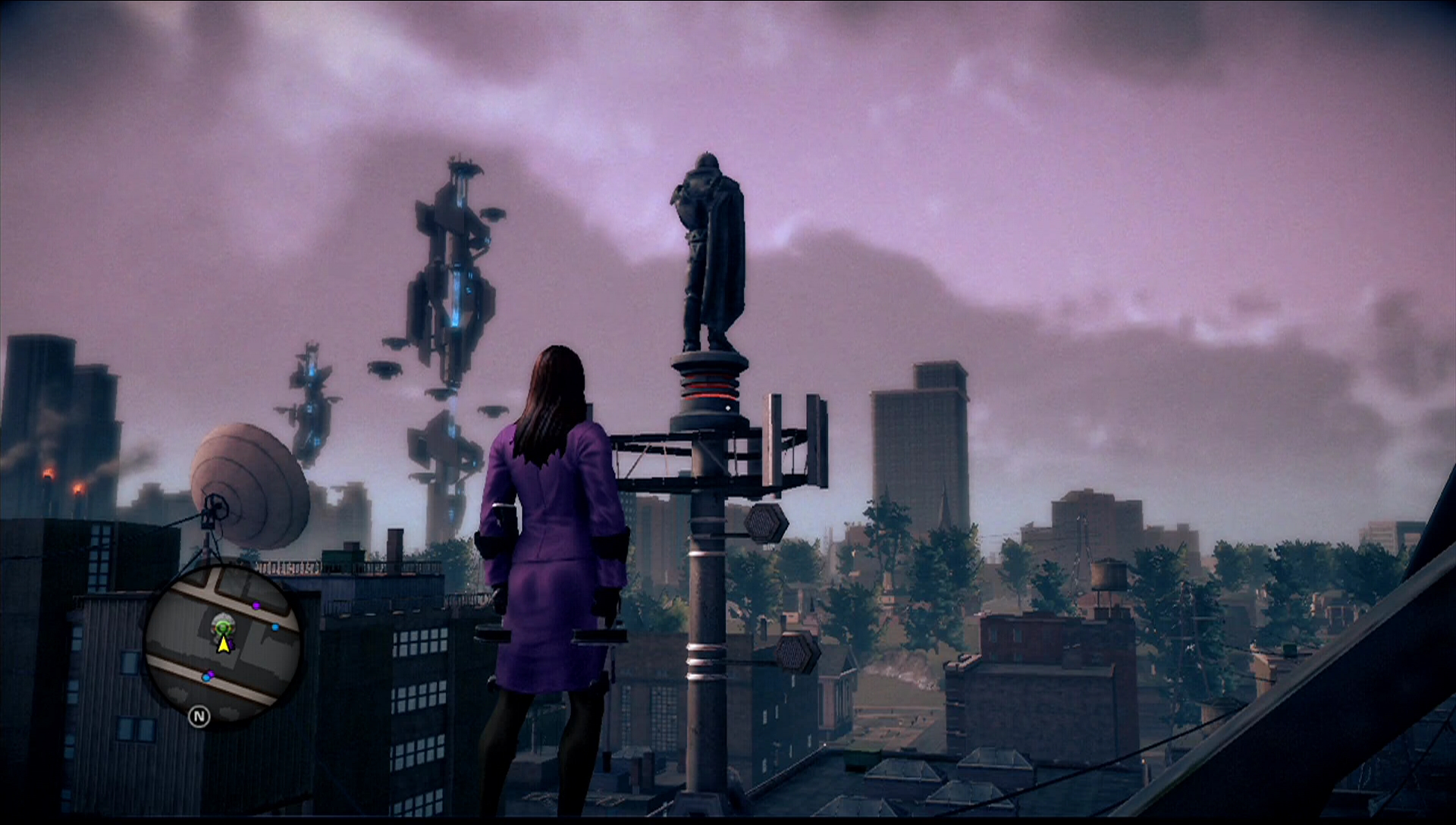Click the blue blip on minimap right side
Viewport: 1456px width, 825px height.
tap(275, 627)
